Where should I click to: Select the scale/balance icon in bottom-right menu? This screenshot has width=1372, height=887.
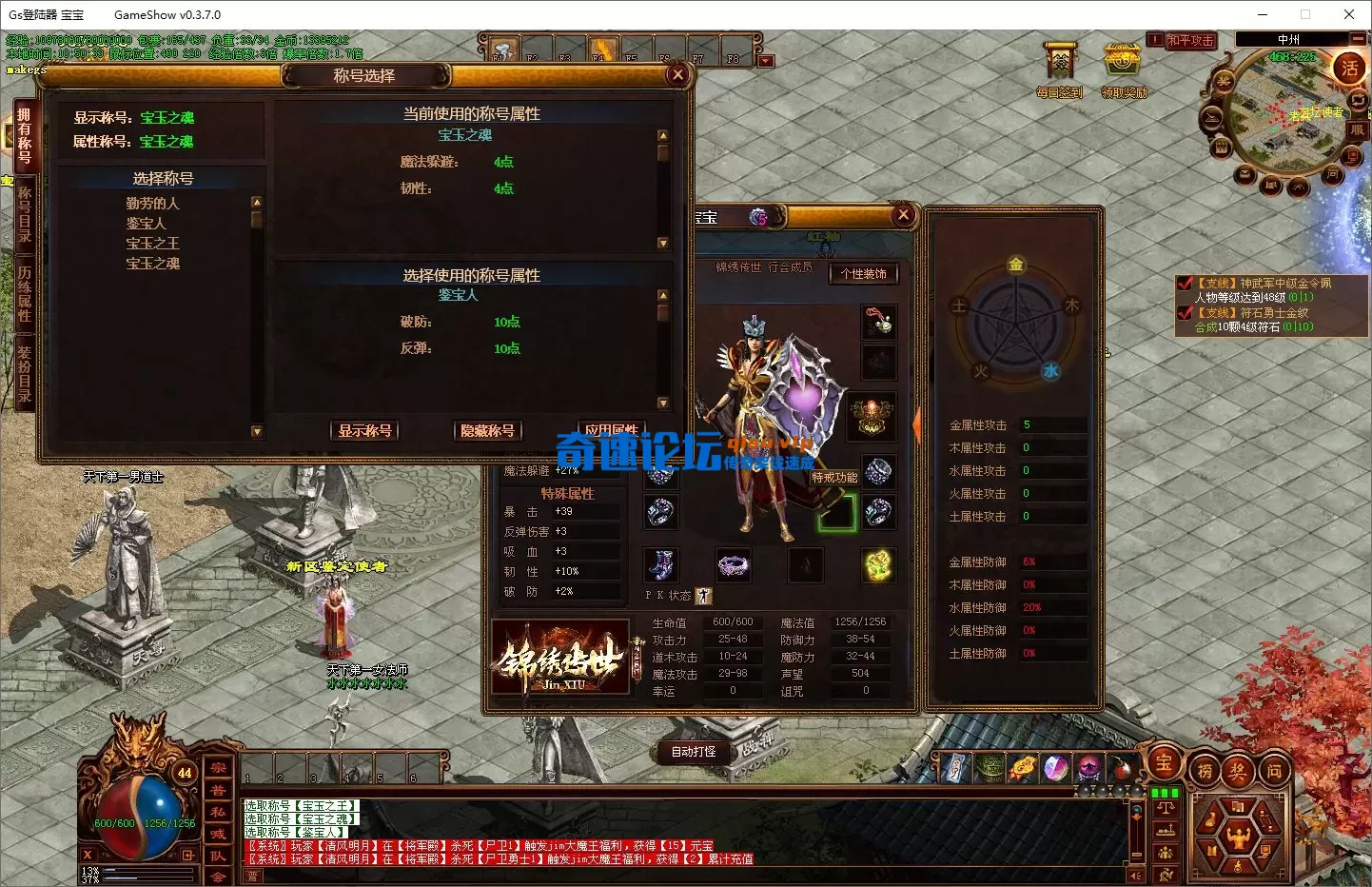(1165, 809)
